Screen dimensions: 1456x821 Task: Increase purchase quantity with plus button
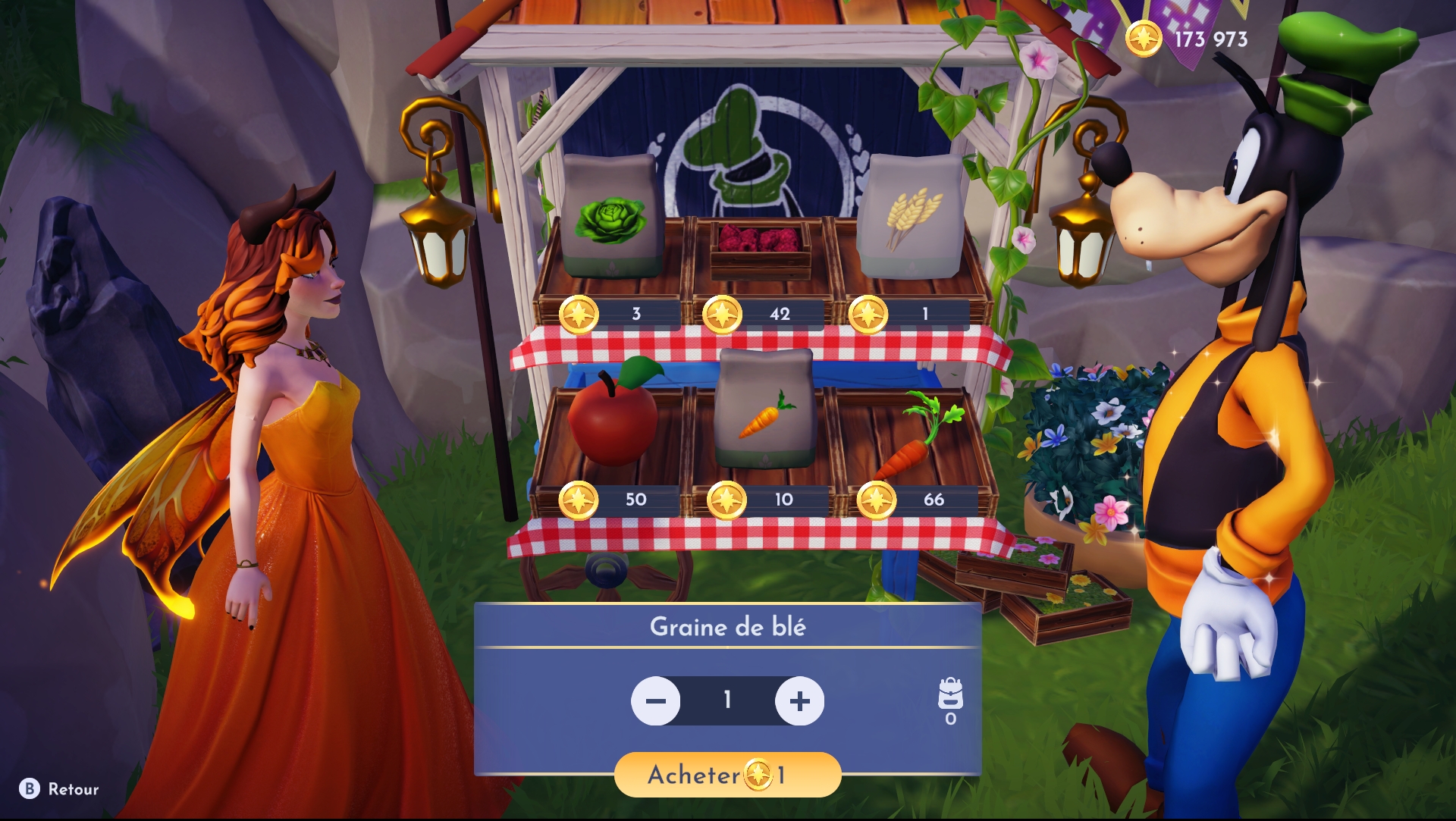pos(799,701)
